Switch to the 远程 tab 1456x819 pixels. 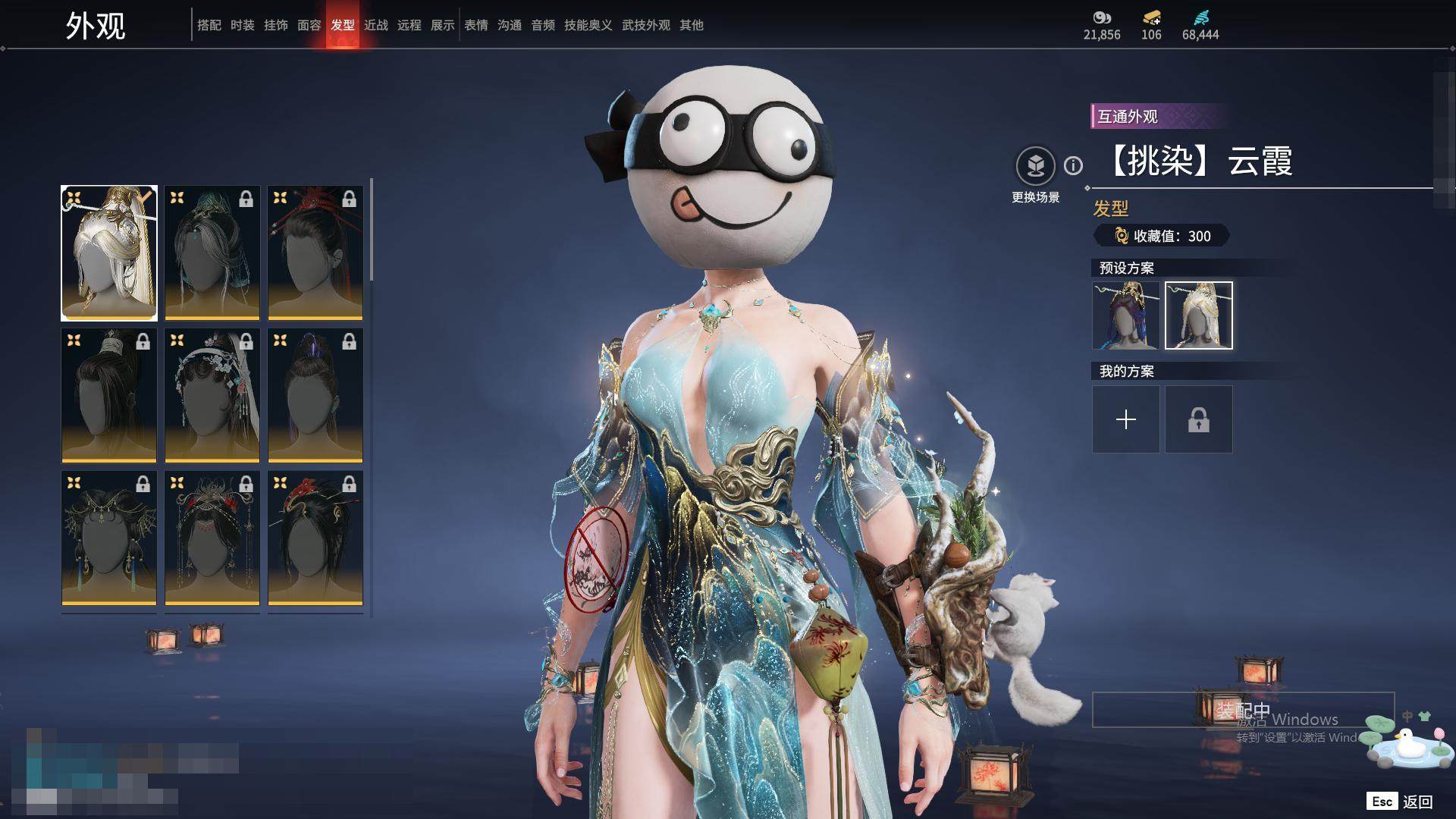[x=409, y=25]
